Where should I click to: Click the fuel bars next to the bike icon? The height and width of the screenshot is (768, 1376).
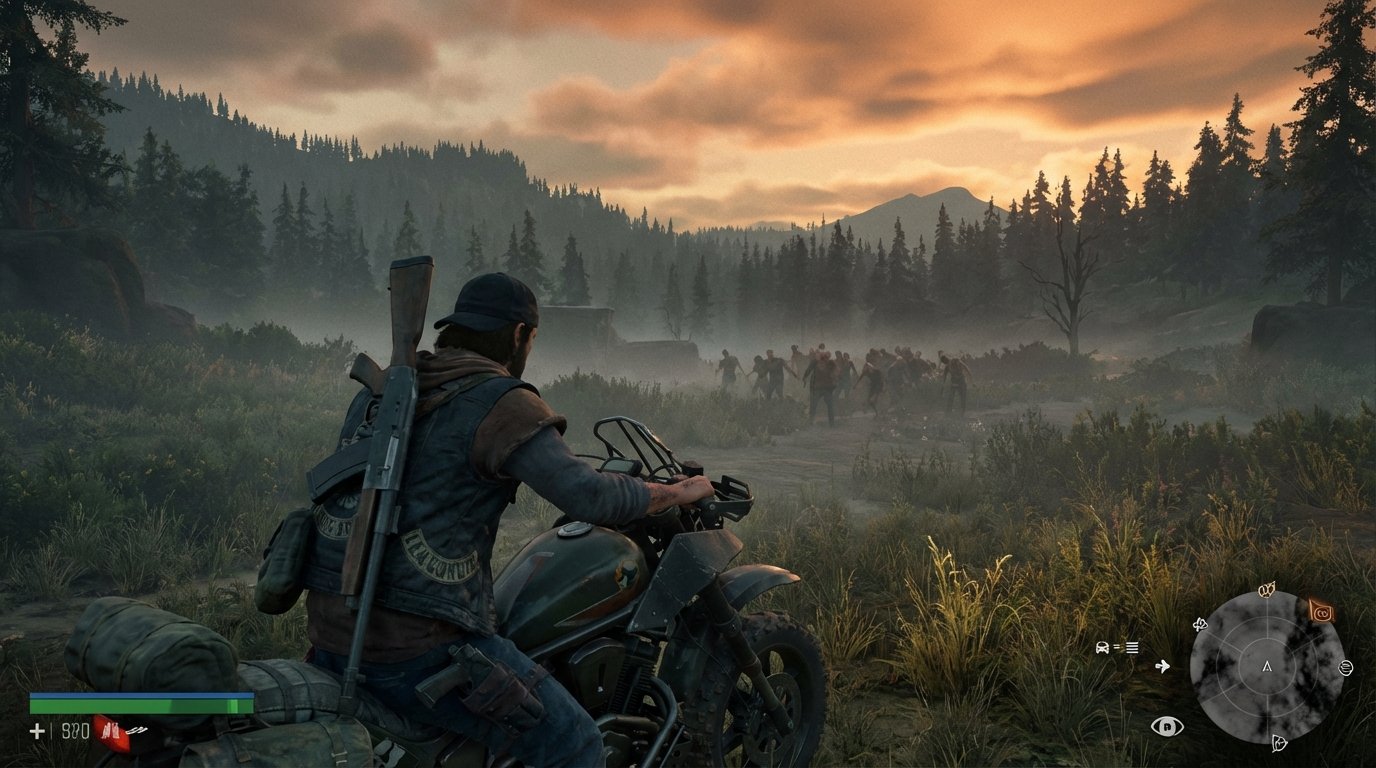click(x=1131, y=648)
